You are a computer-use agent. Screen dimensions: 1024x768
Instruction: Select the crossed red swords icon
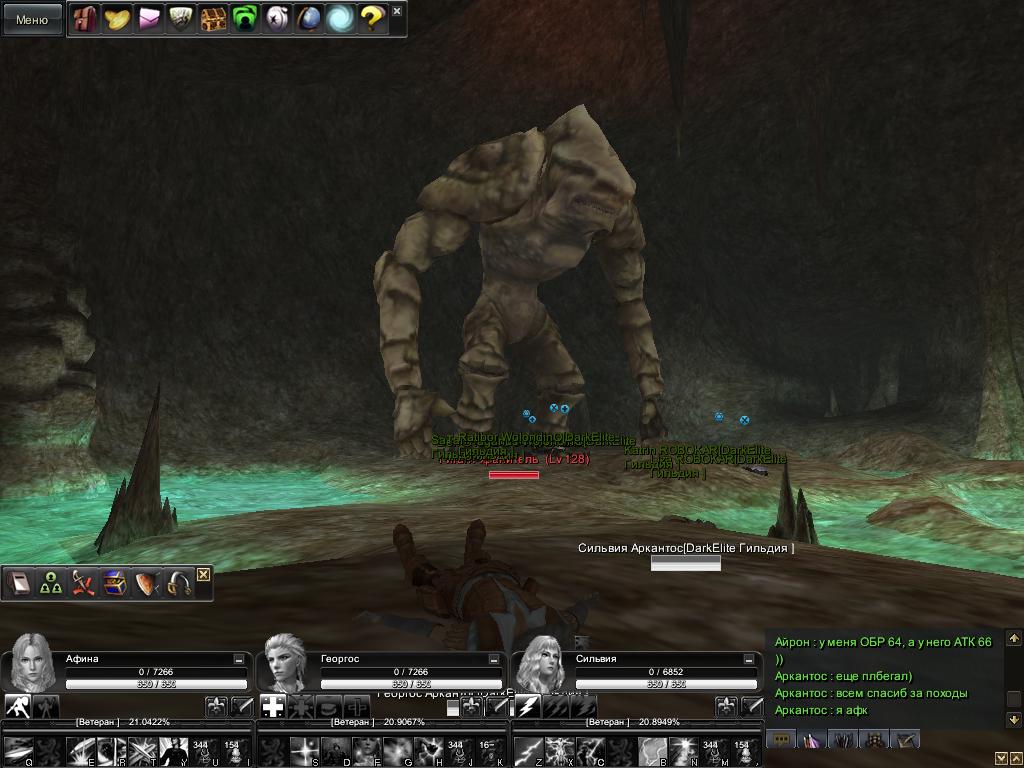83,584
